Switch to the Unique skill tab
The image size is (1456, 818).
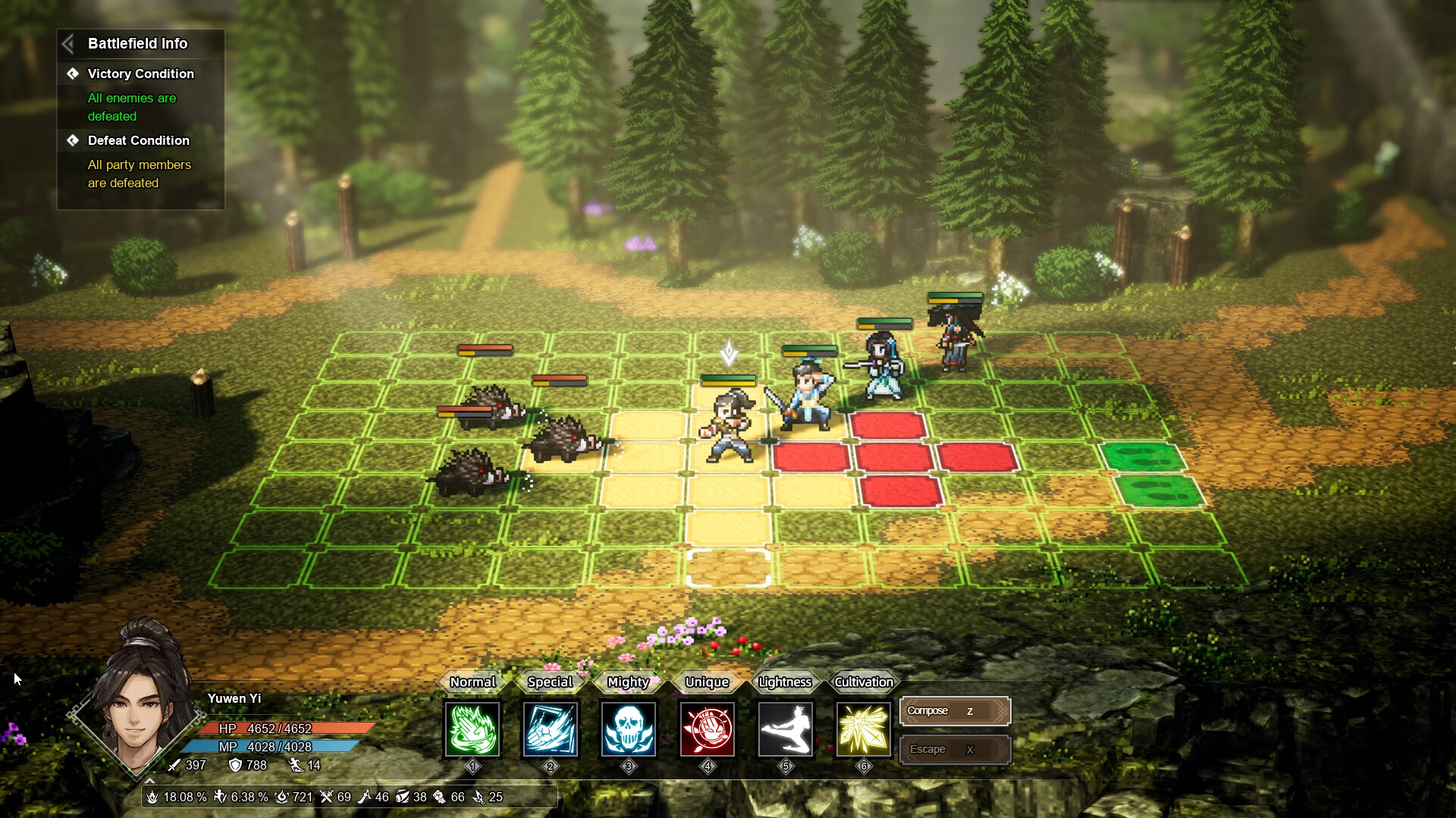pyautogui.click(x=706, y=682)
